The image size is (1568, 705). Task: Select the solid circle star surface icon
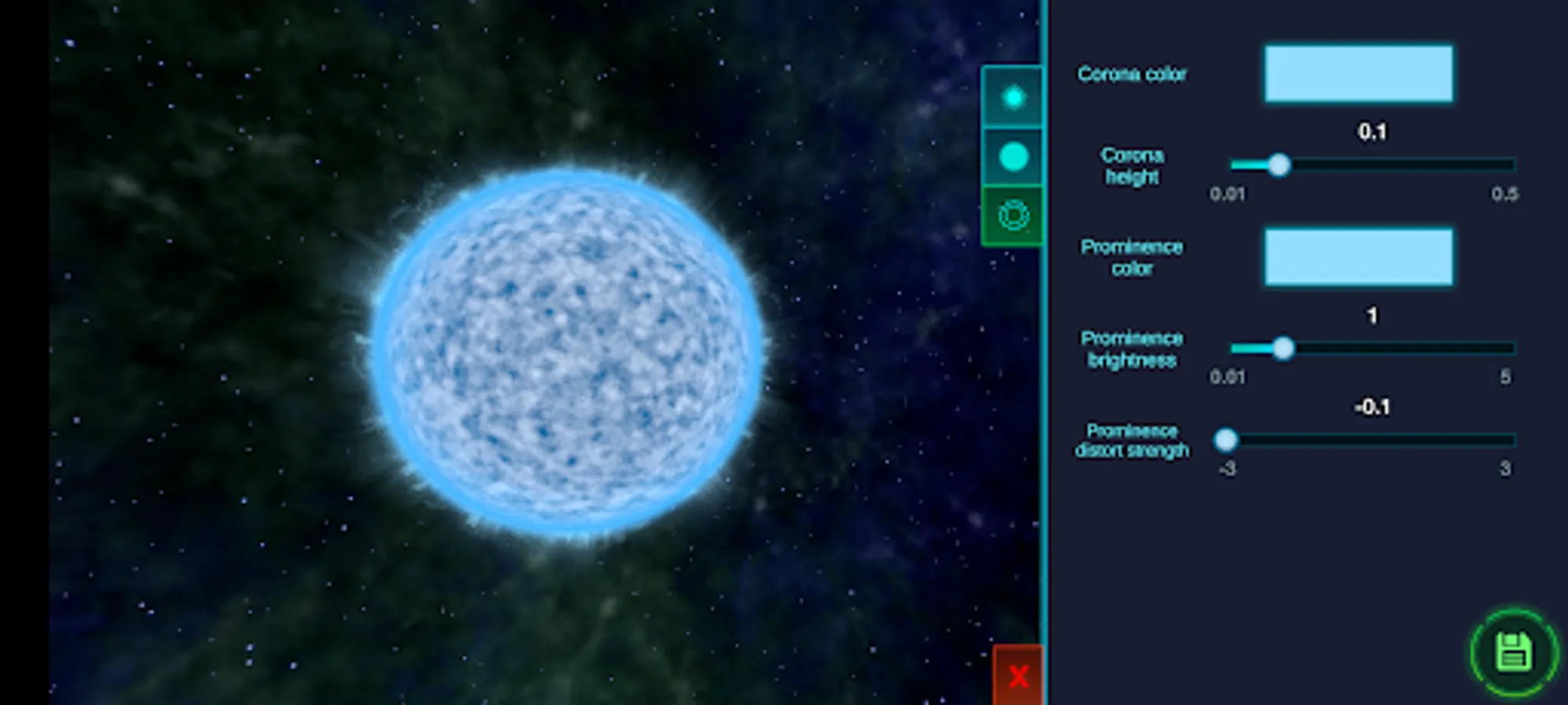coord(1014,157)
